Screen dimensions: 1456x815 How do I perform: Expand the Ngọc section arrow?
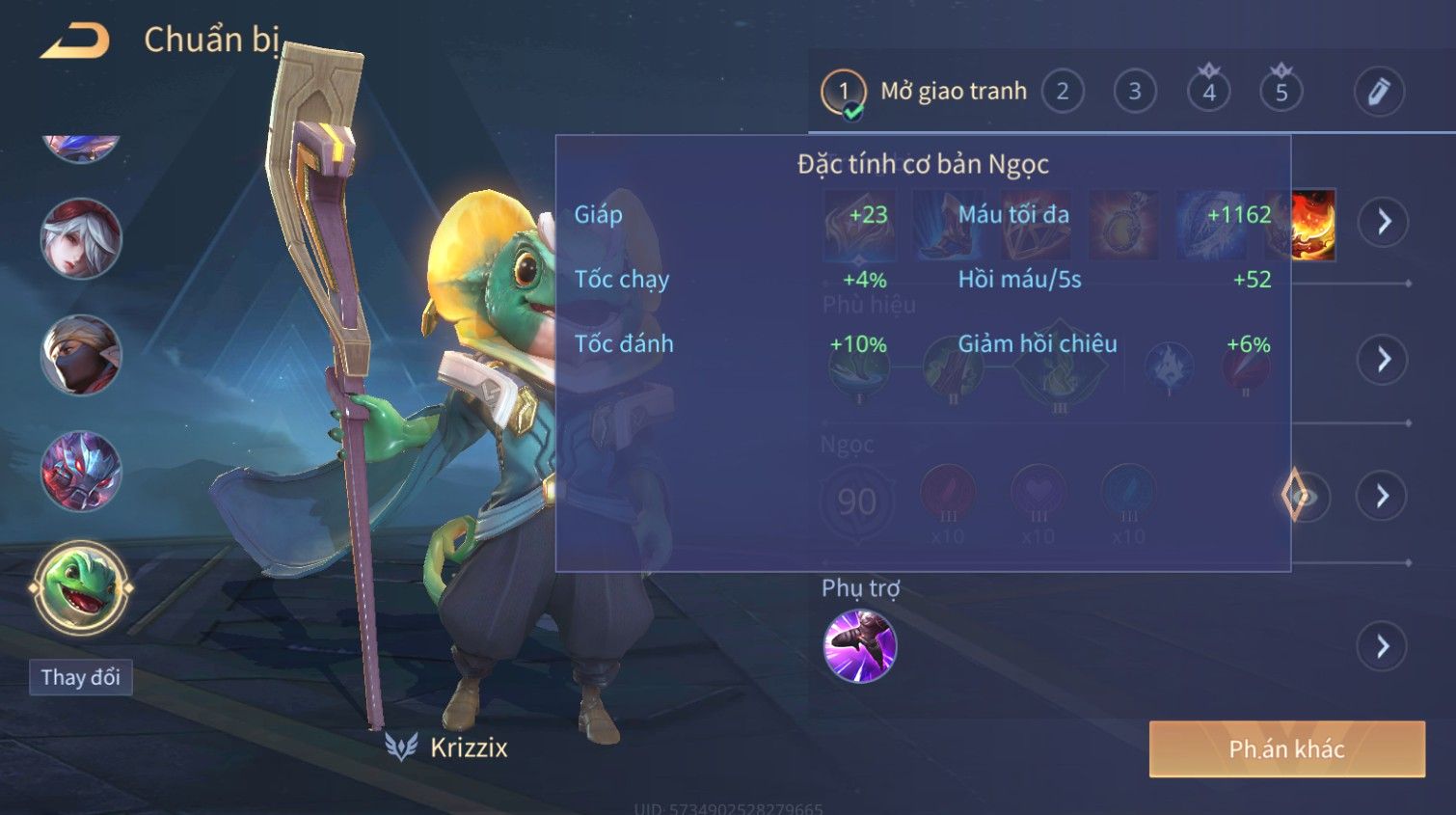(x=1383, y=497)
